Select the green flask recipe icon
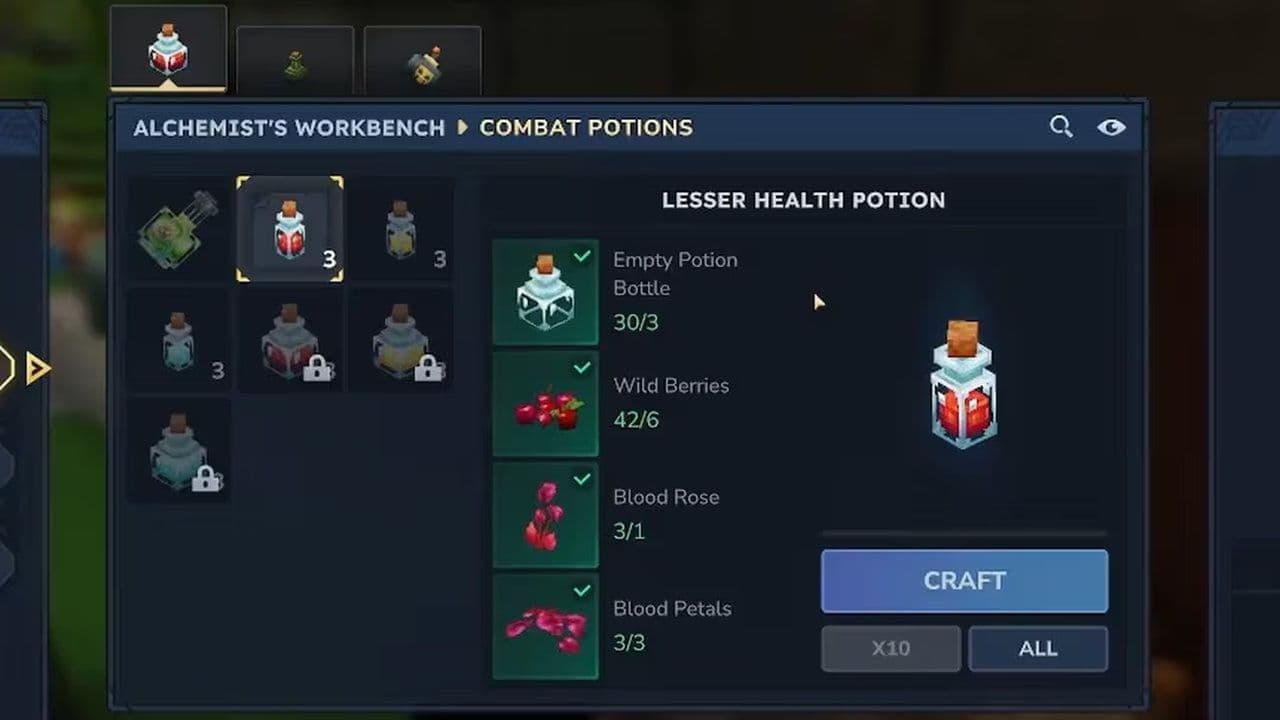The width and height of the screenshot is (1280, 720). tap(177, 229)
